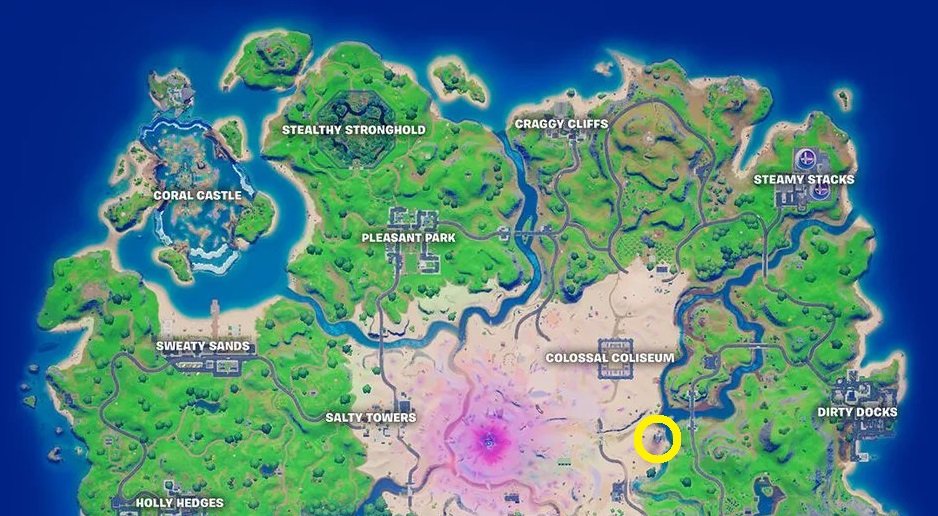Select the Holly Hedges location label
The image size is (938, 516).
click(x=179, y=503)
